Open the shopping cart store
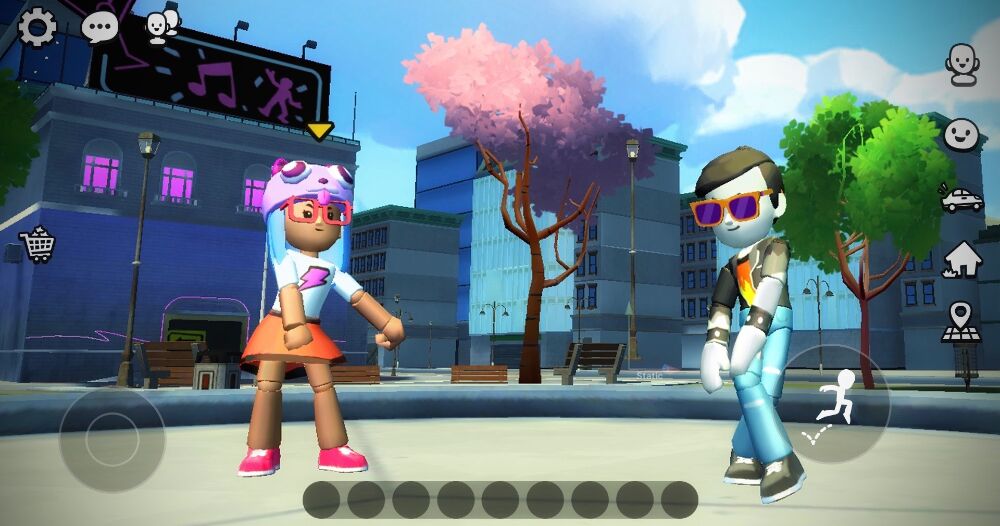Viewport: 1000px width, 526px height. click(x=38, y=243)
